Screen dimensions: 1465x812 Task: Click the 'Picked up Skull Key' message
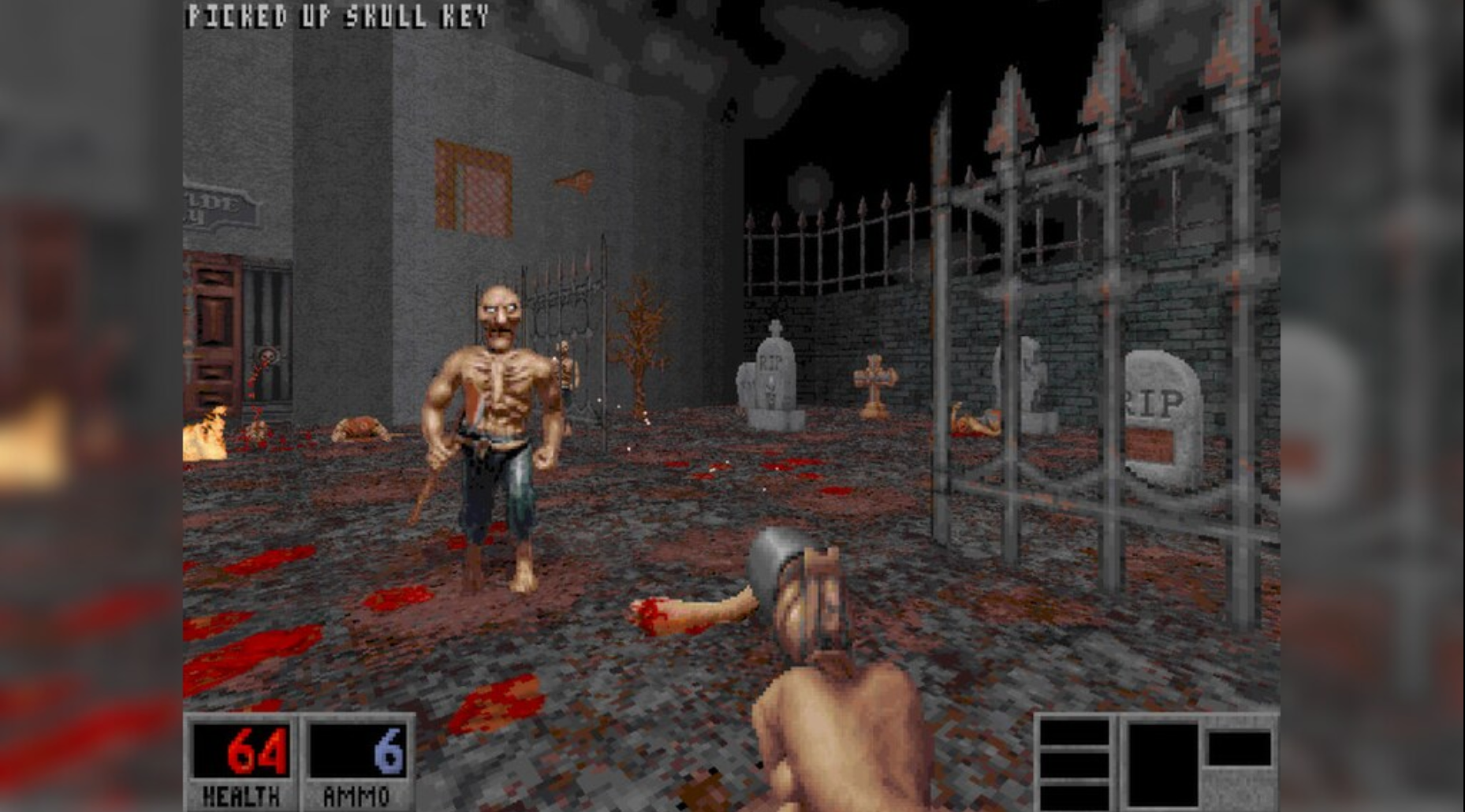click(x=335, y=13)
